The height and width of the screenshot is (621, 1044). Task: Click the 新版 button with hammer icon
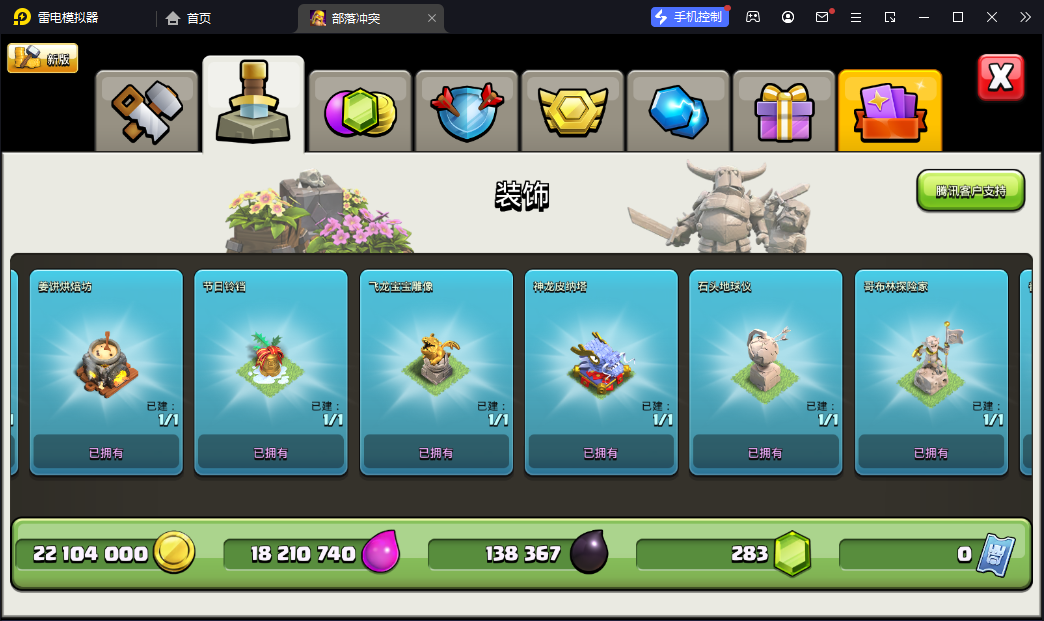[42, 58]
